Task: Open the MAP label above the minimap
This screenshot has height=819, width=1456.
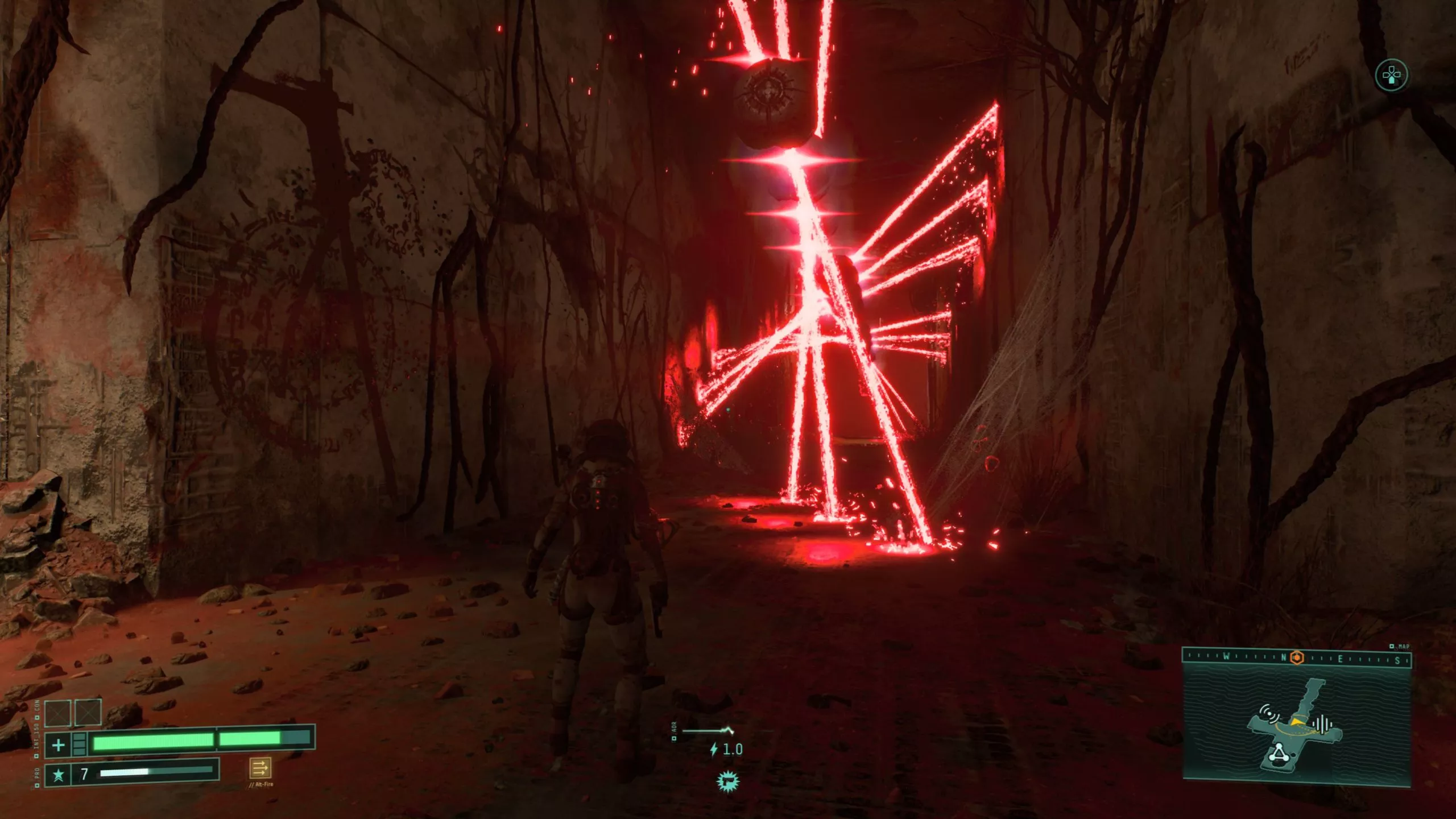Action: 1405,646
